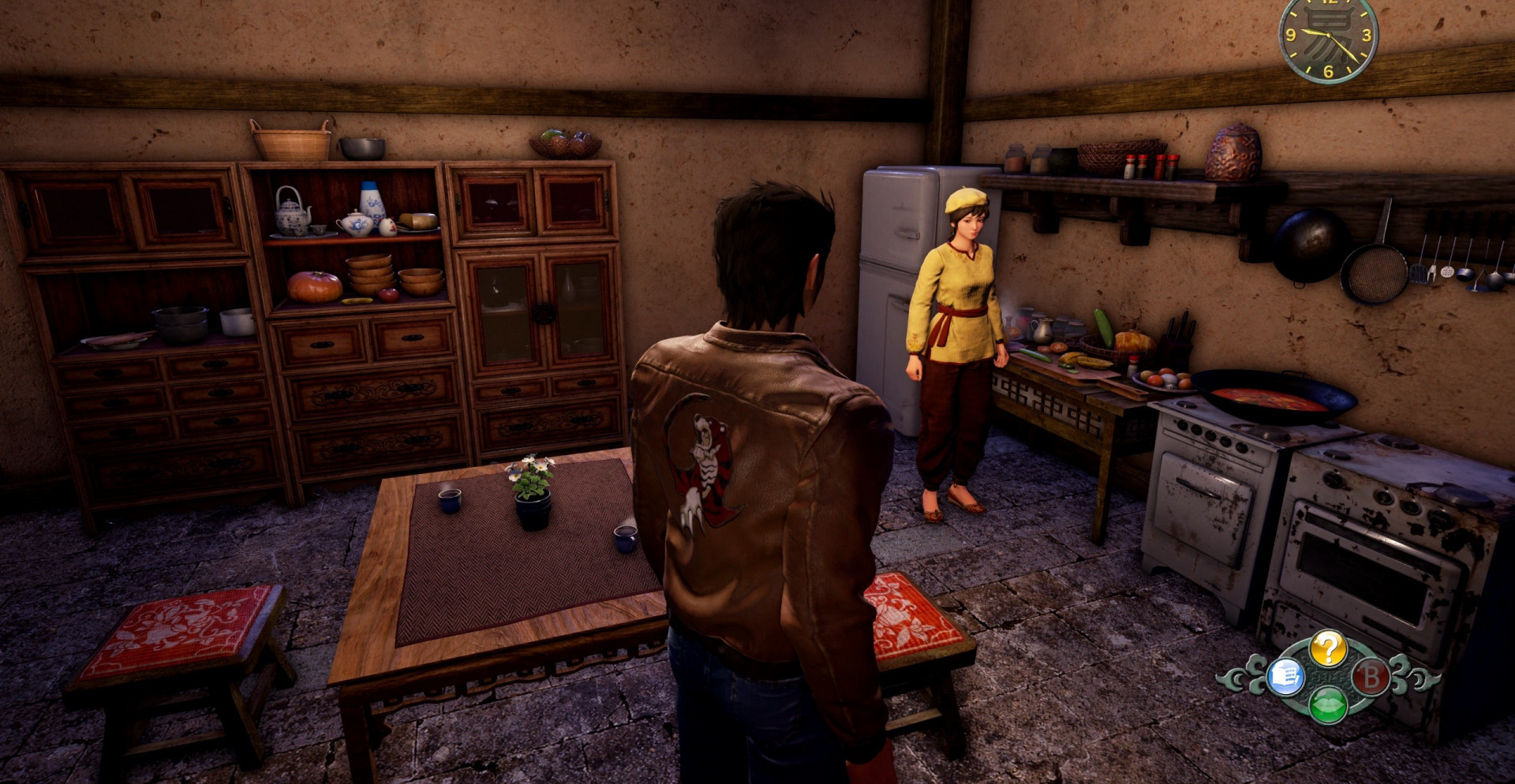
Task: Open the blue notebook icon
Action: click(1285, 677)
